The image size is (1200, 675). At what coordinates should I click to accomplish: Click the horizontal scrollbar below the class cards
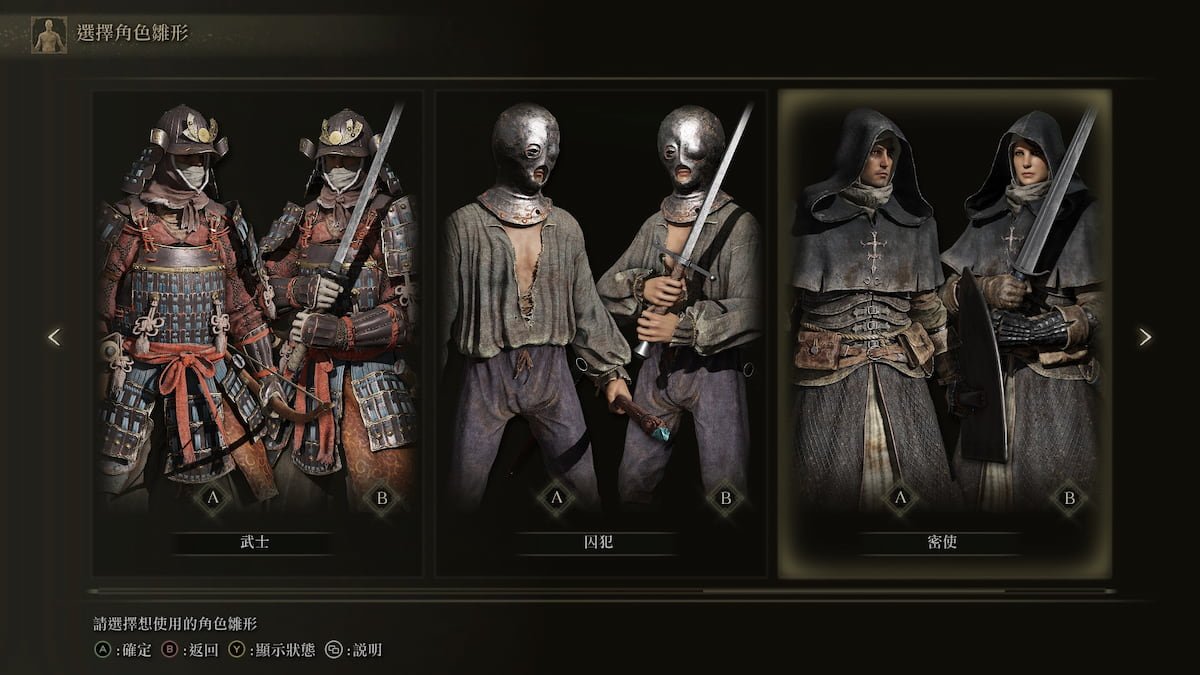click(x=600, y=591)
